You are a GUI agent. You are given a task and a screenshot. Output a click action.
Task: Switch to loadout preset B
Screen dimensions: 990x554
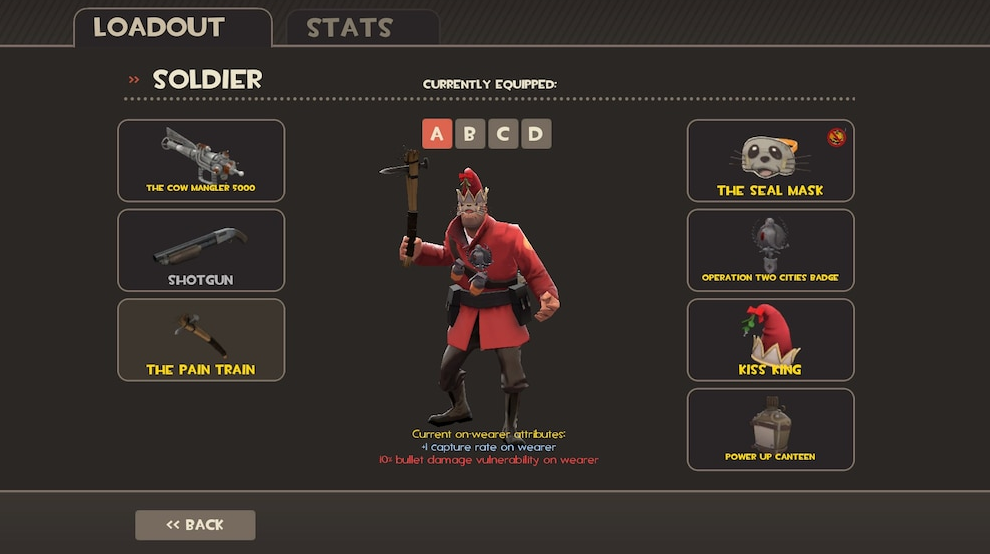(470, 134)
